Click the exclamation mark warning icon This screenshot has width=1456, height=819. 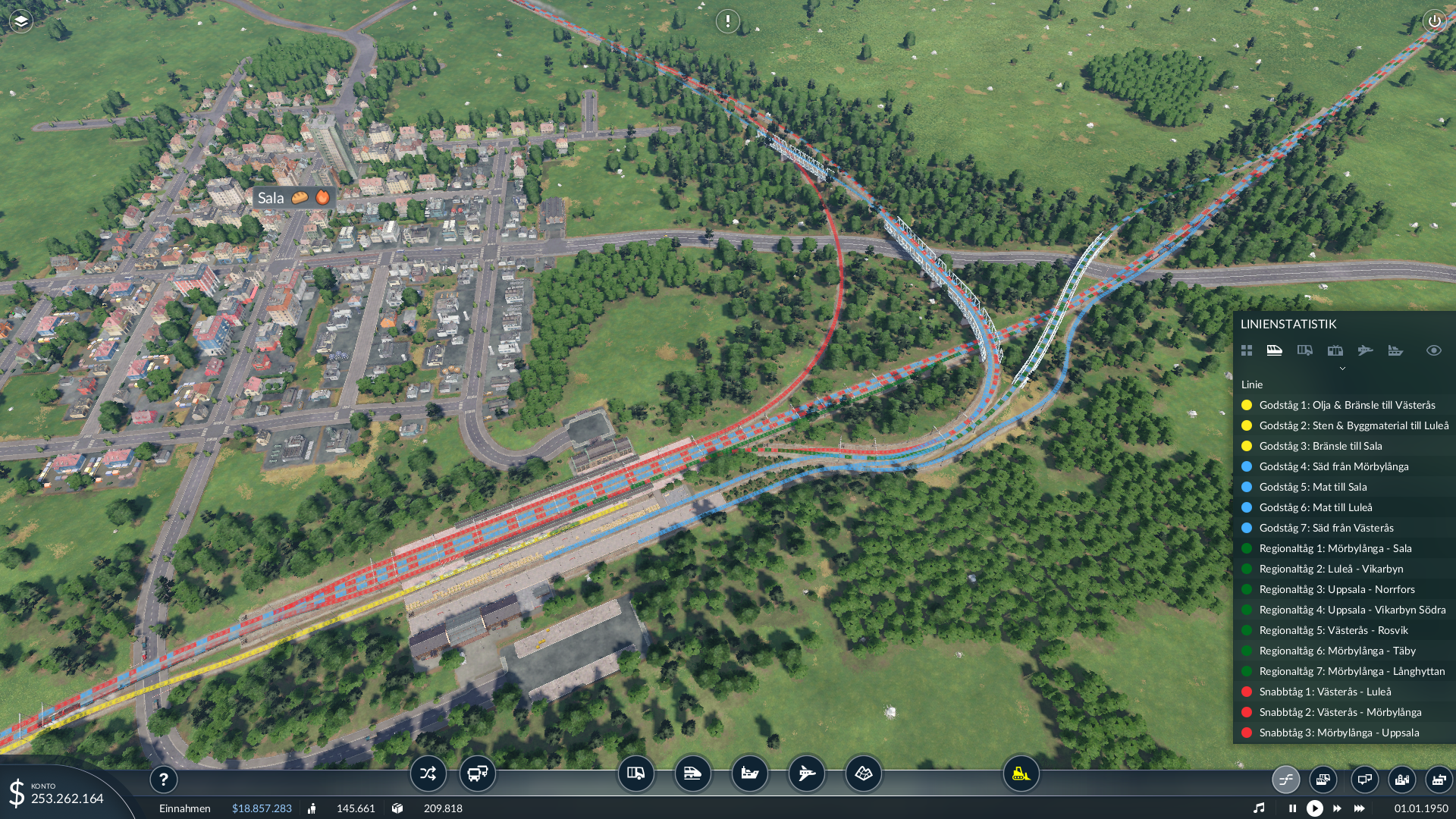727,21
